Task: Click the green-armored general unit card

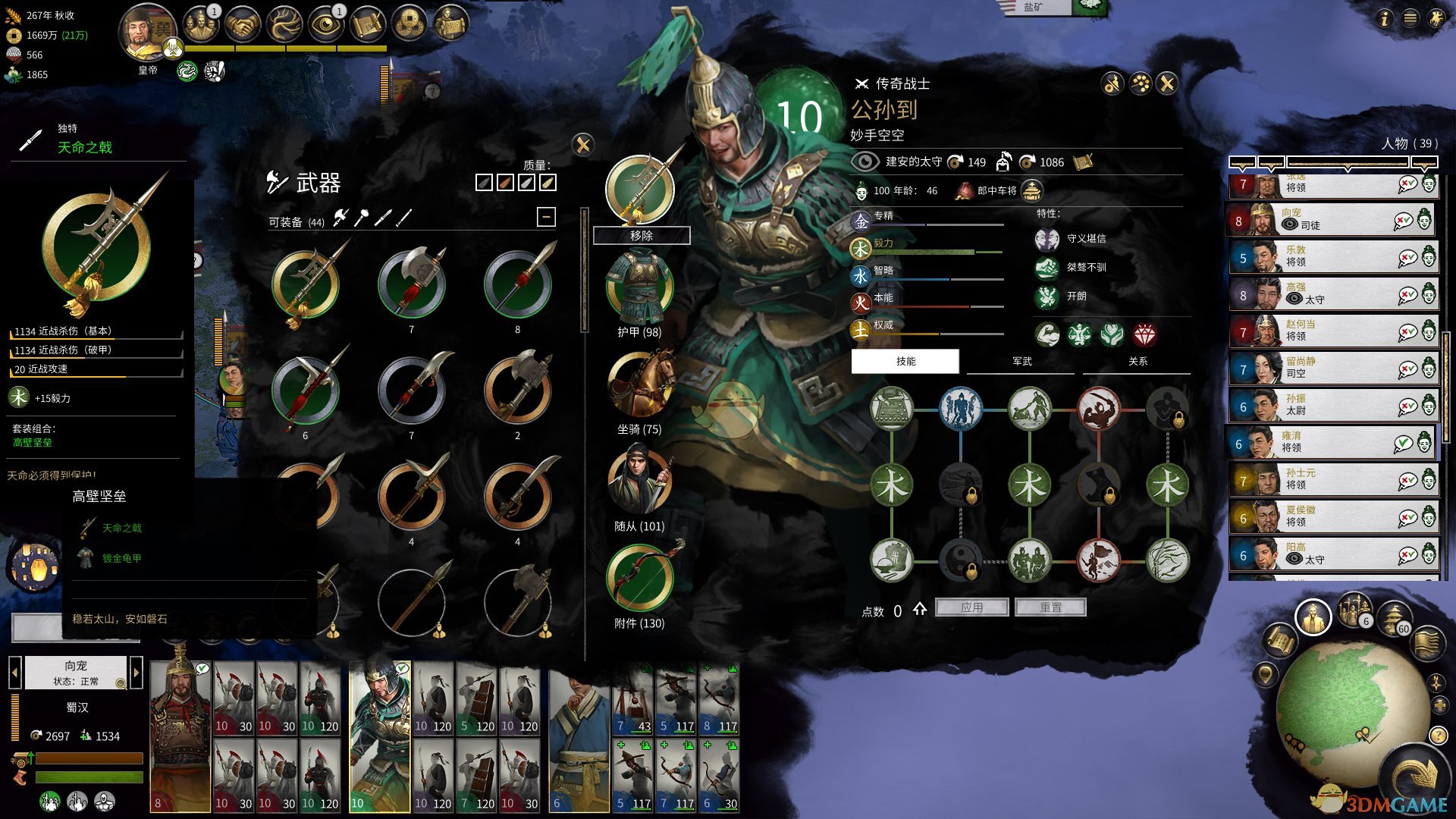Action: tap(379, 736)
